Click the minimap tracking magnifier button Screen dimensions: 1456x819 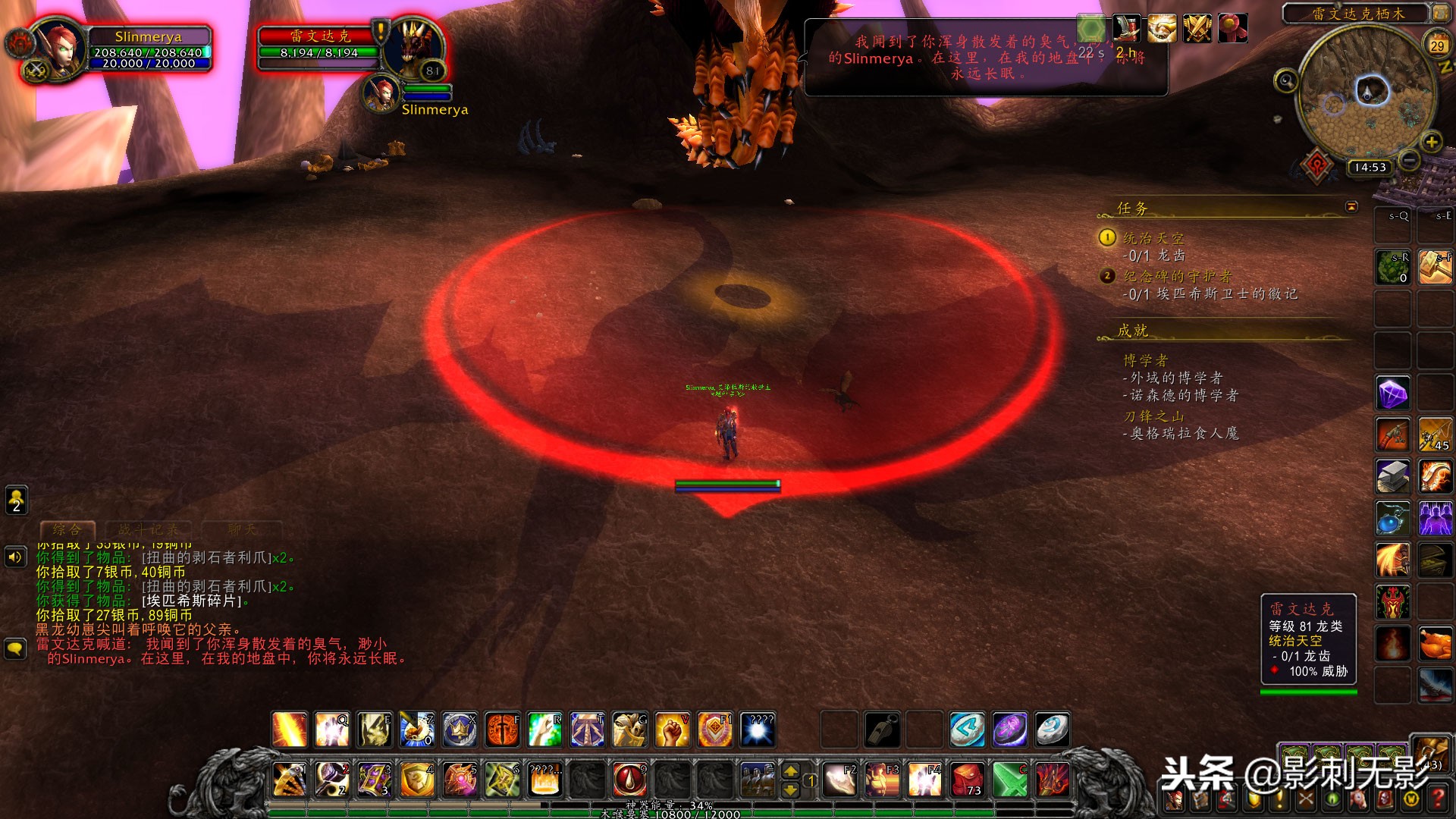[1285, 80]
